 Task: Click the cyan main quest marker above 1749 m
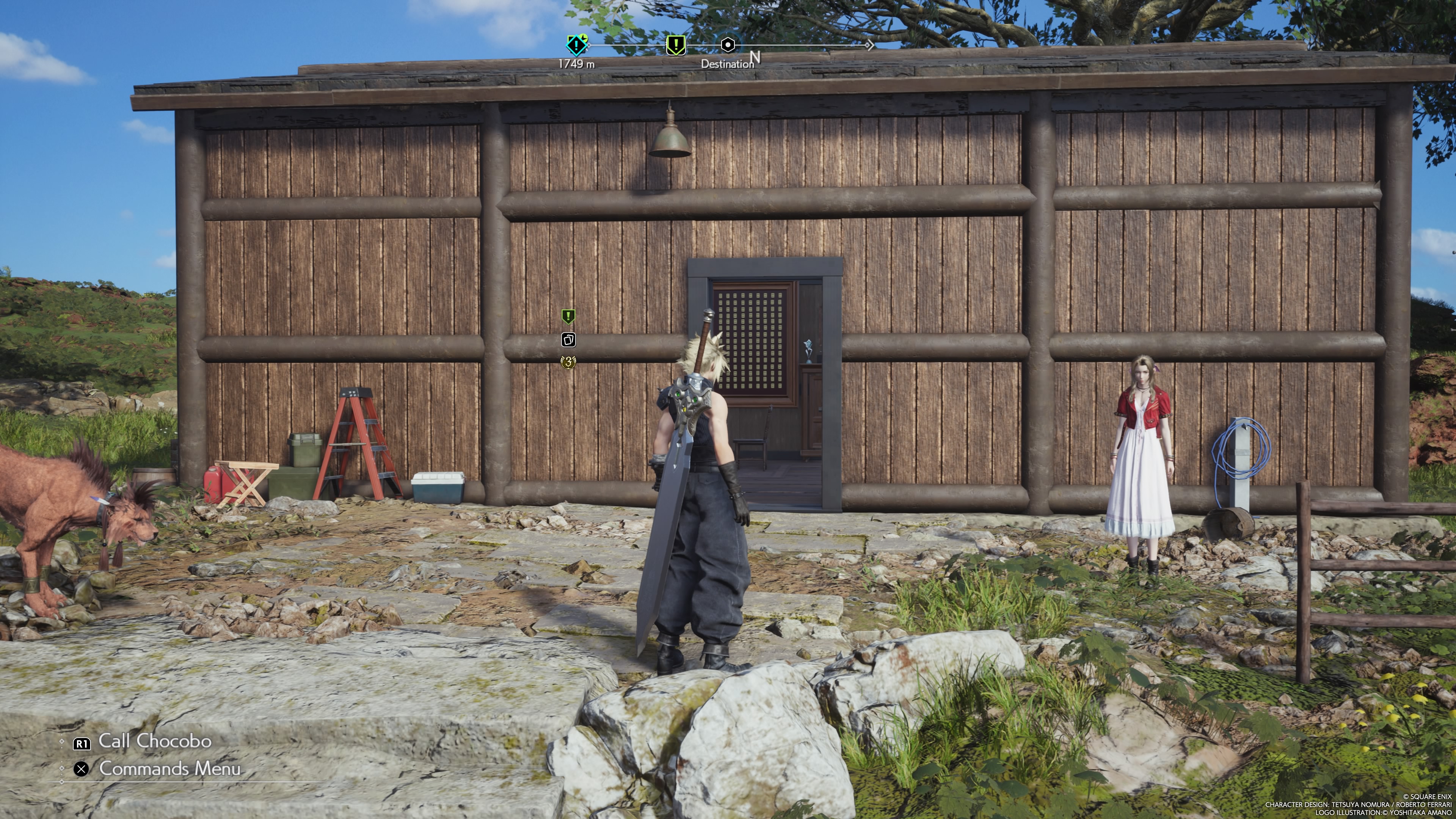[576, 45]
